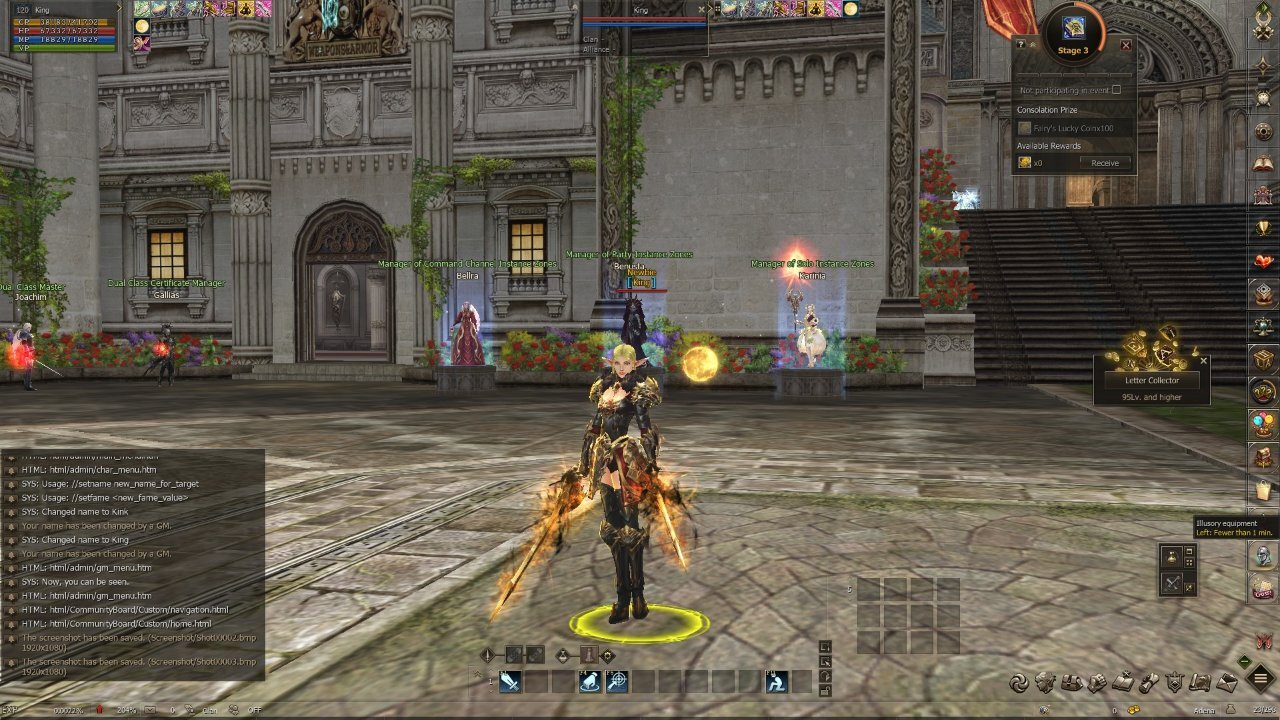Open the clan shield banner icon
The height and width of the screenshot is (720, 1280).
coord(1175,683)
